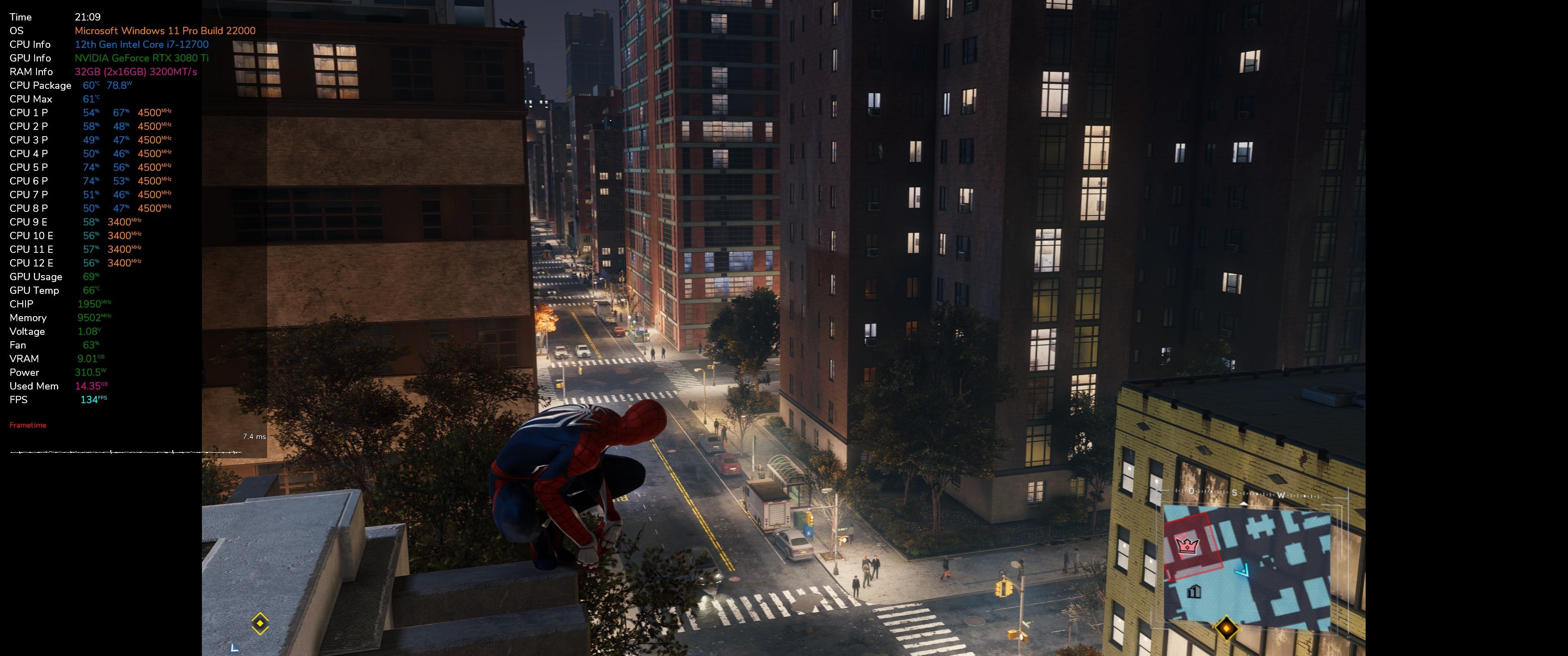Click the frametime graph in the overlay

(126, 452)
